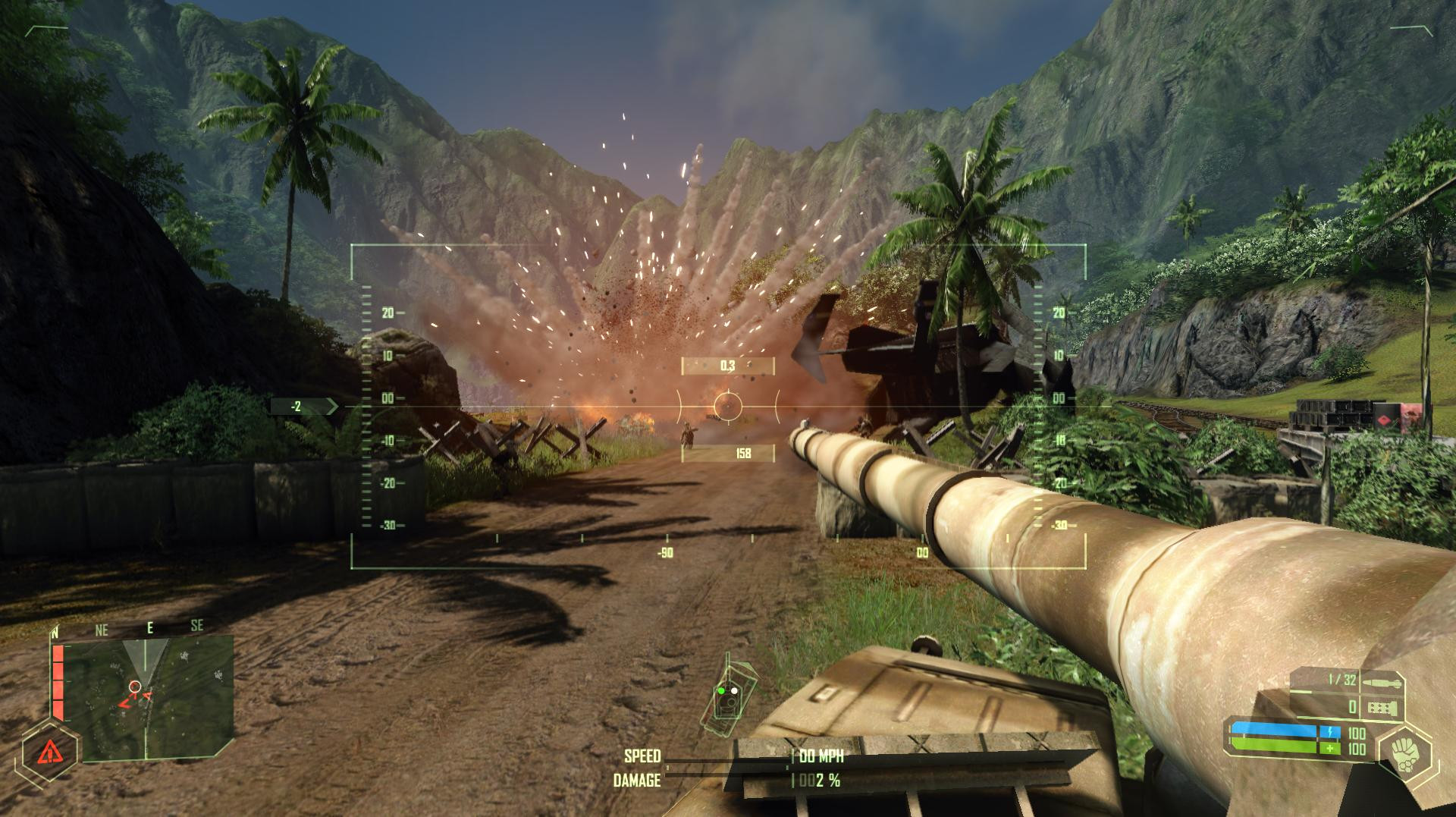Toggle the central targeting reticle circle
This screenshot has height=817, width=1456.
click(728, 407)
